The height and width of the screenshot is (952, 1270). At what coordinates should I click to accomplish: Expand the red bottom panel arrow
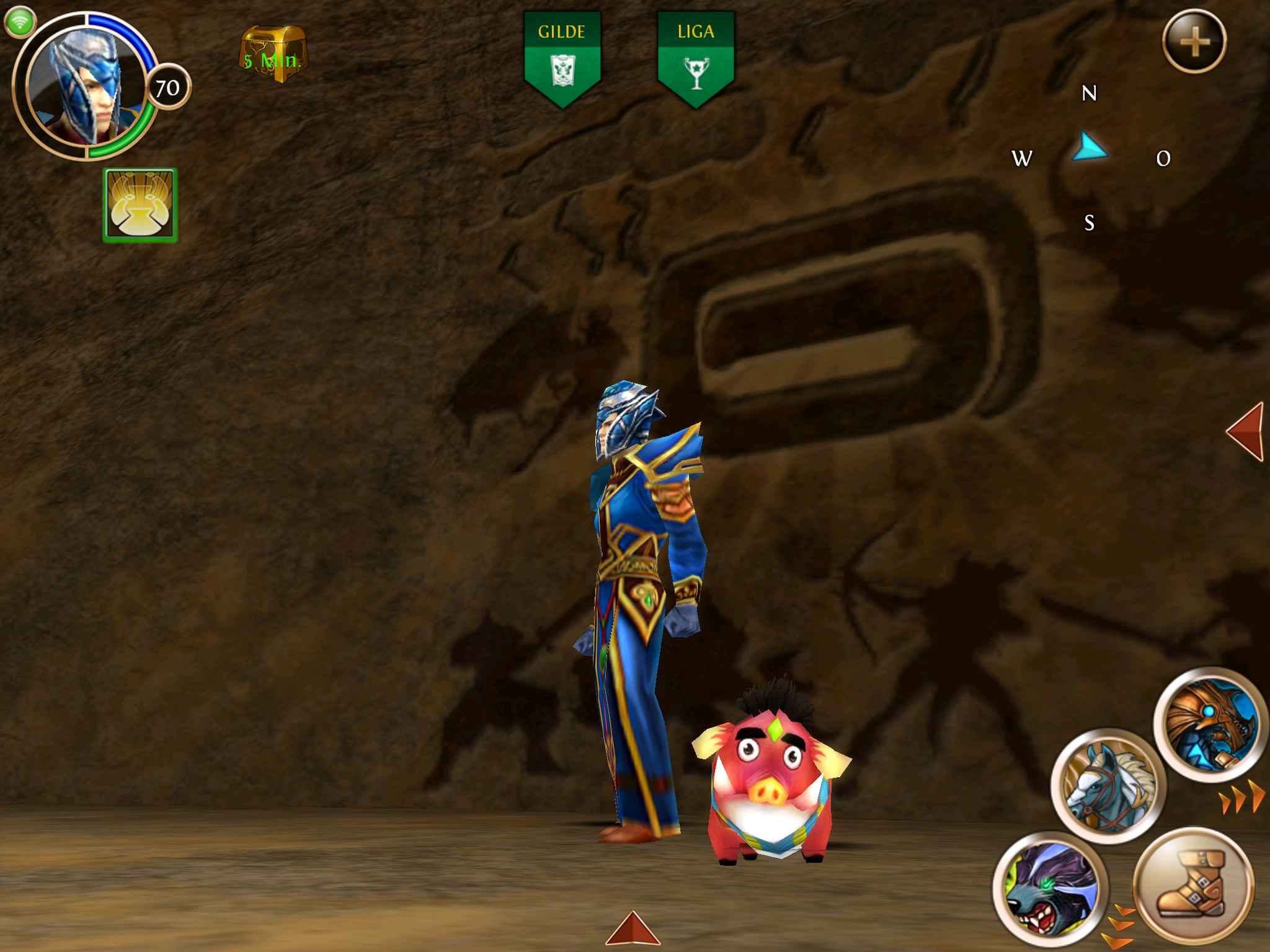(x=633, y=928)
